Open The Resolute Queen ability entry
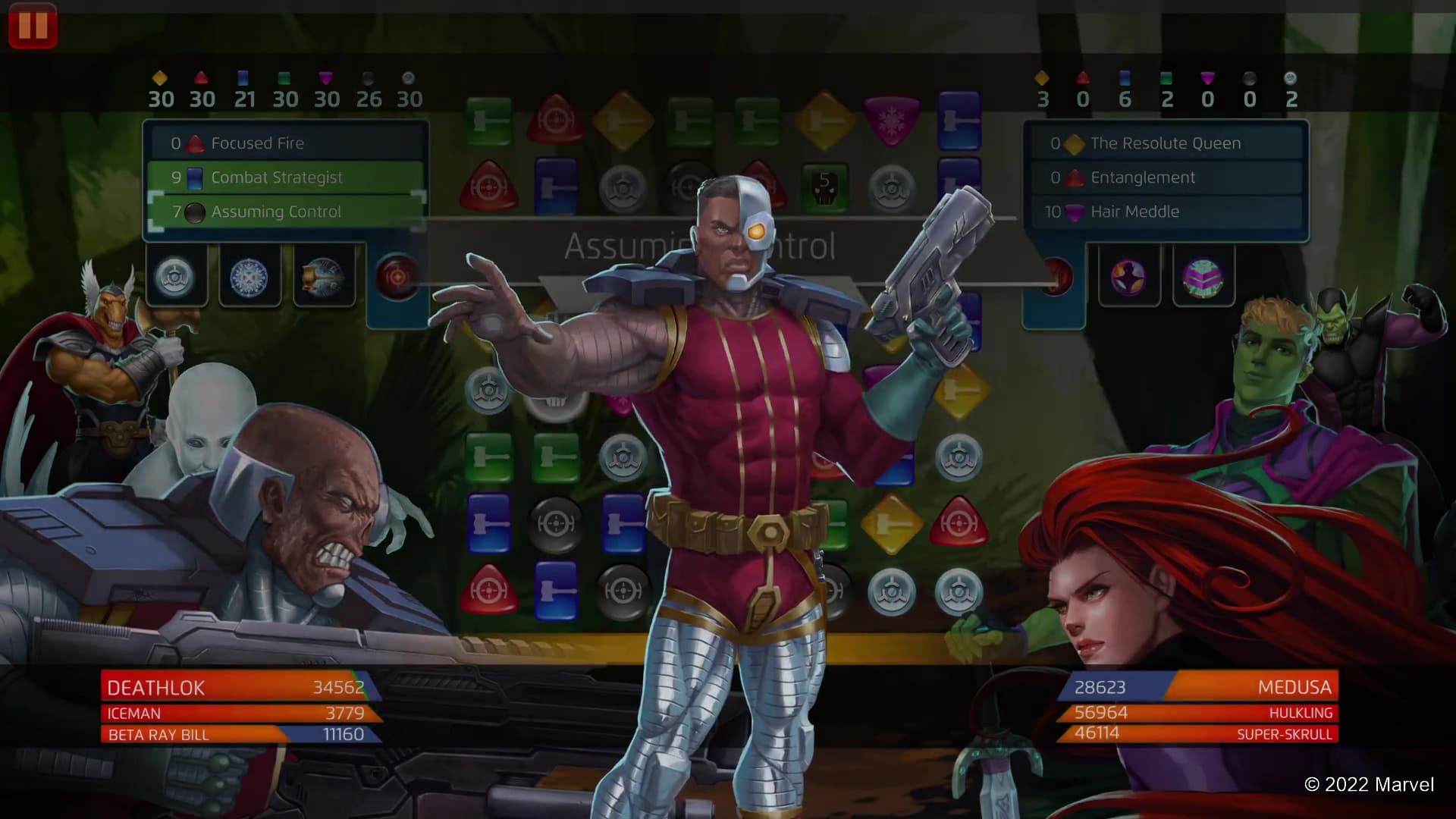The height and width of the screenshot is (819, 1456). point(1168,143)
